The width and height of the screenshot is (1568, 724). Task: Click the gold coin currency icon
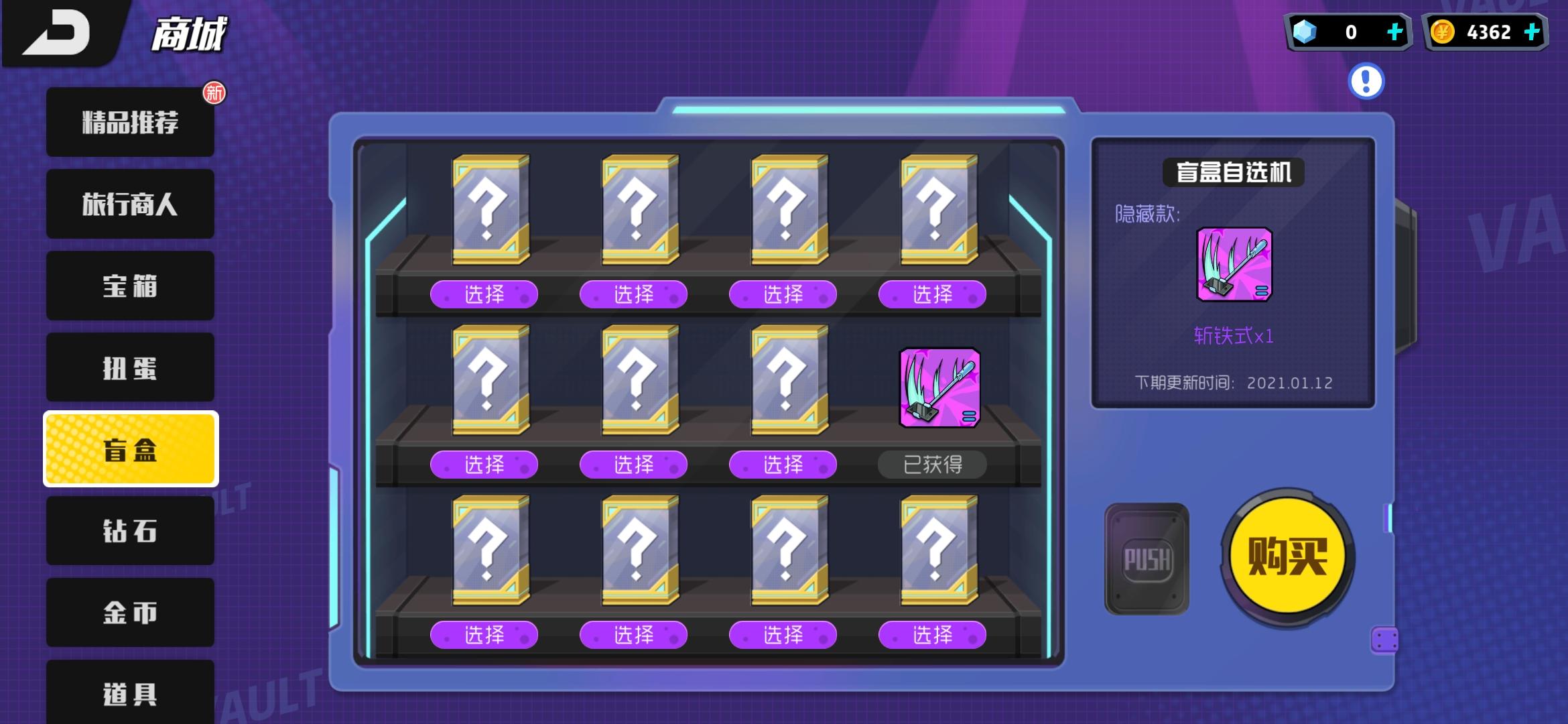pyautogui.click(x=1444, y=30)
